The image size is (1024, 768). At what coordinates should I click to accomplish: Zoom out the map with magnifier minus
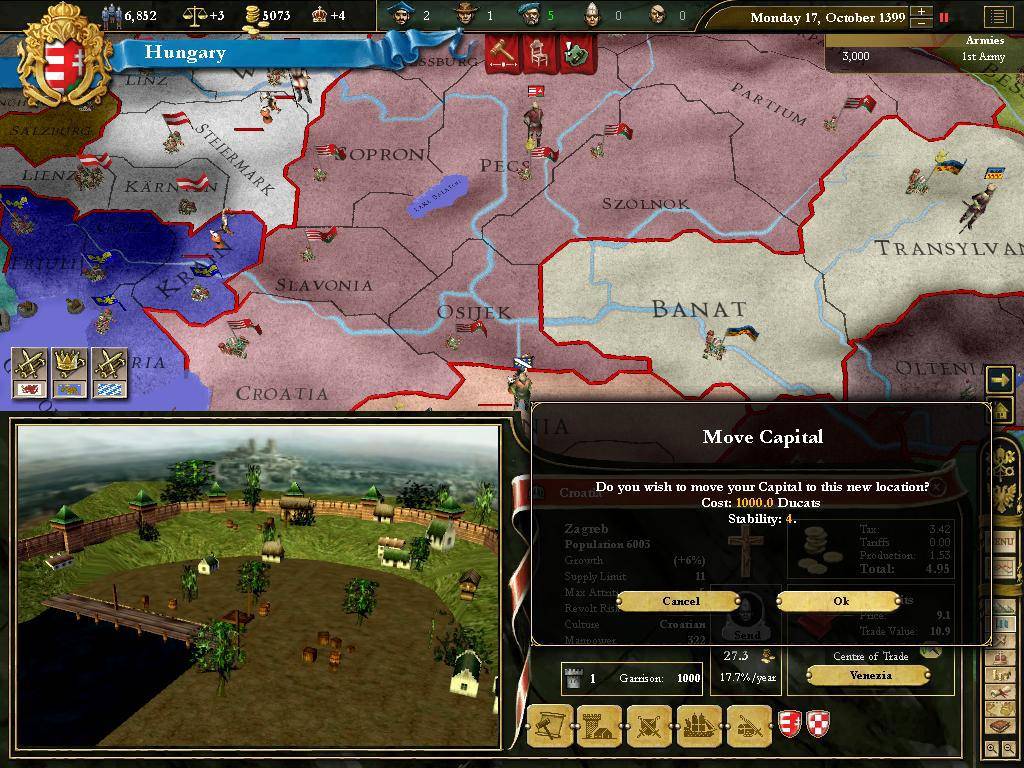click(x=1007, y=748)
